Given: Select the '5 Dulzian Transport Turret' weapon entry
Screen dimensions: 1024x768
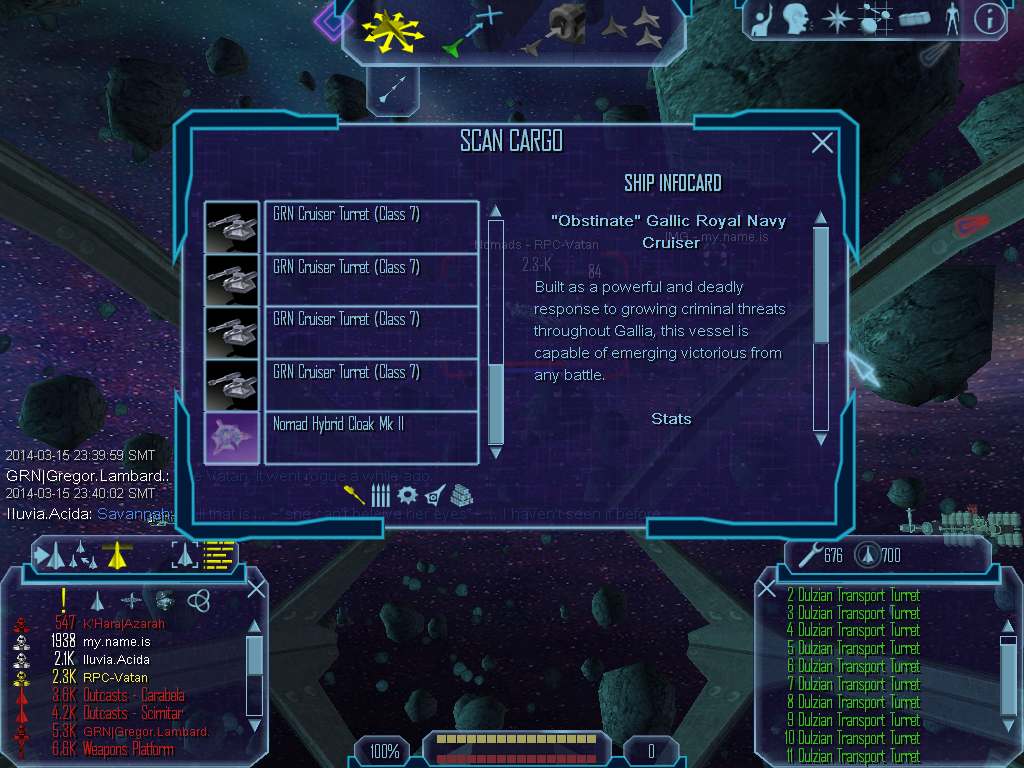Looking at the screenshot, I should tap(853, 648).
